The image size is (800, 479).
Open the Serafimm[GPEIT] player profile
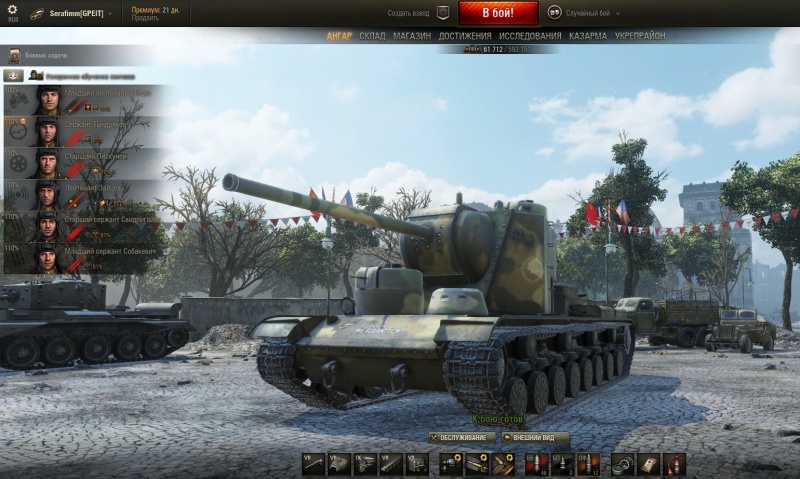click(78, 14)
